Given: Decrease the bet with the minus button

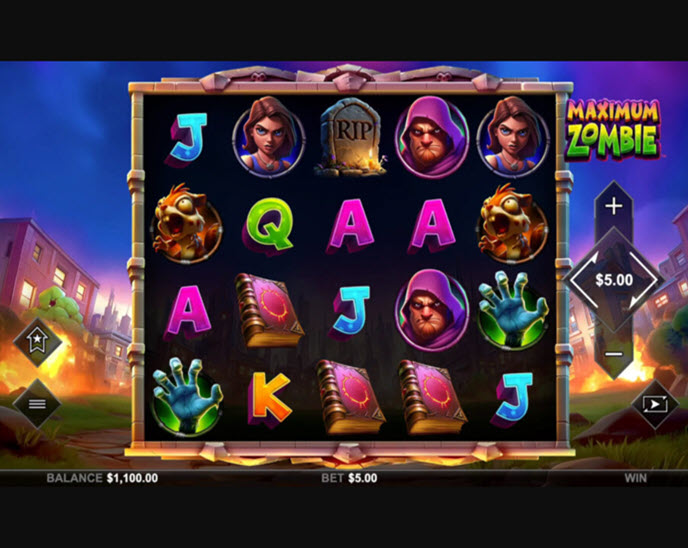Looking at the screenshot, I should 613,353.
